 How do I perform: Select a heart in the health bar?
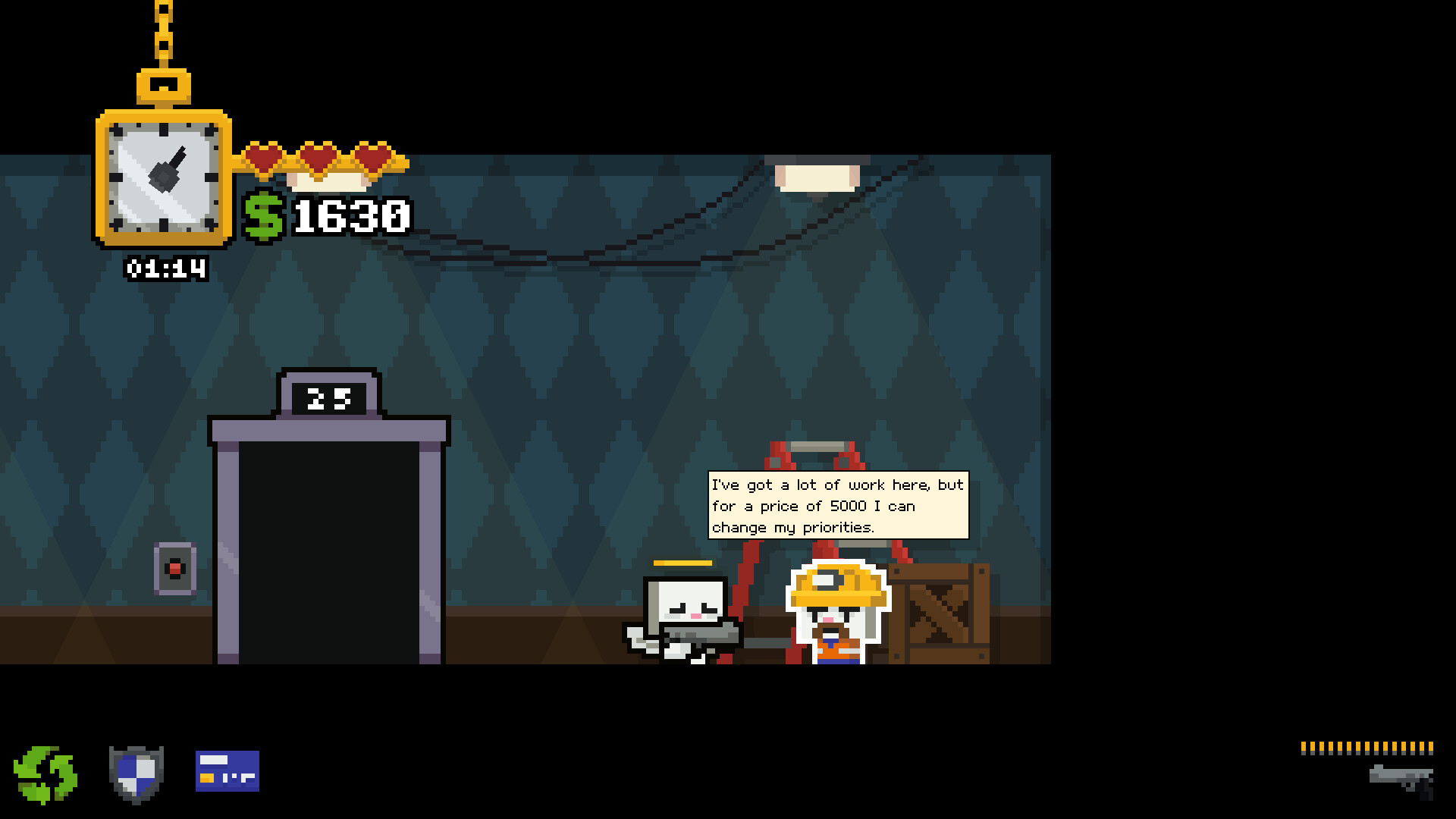265,155
